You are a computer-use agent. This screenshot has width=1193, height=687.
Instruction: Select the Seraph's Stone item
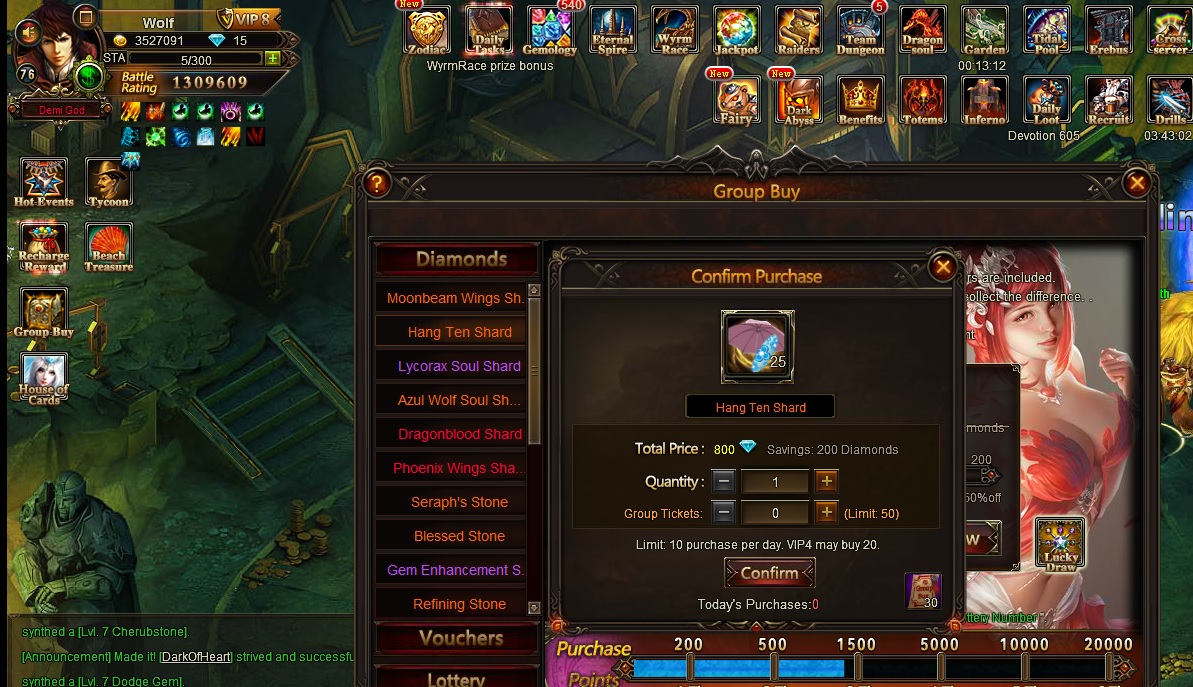point(459,502)
